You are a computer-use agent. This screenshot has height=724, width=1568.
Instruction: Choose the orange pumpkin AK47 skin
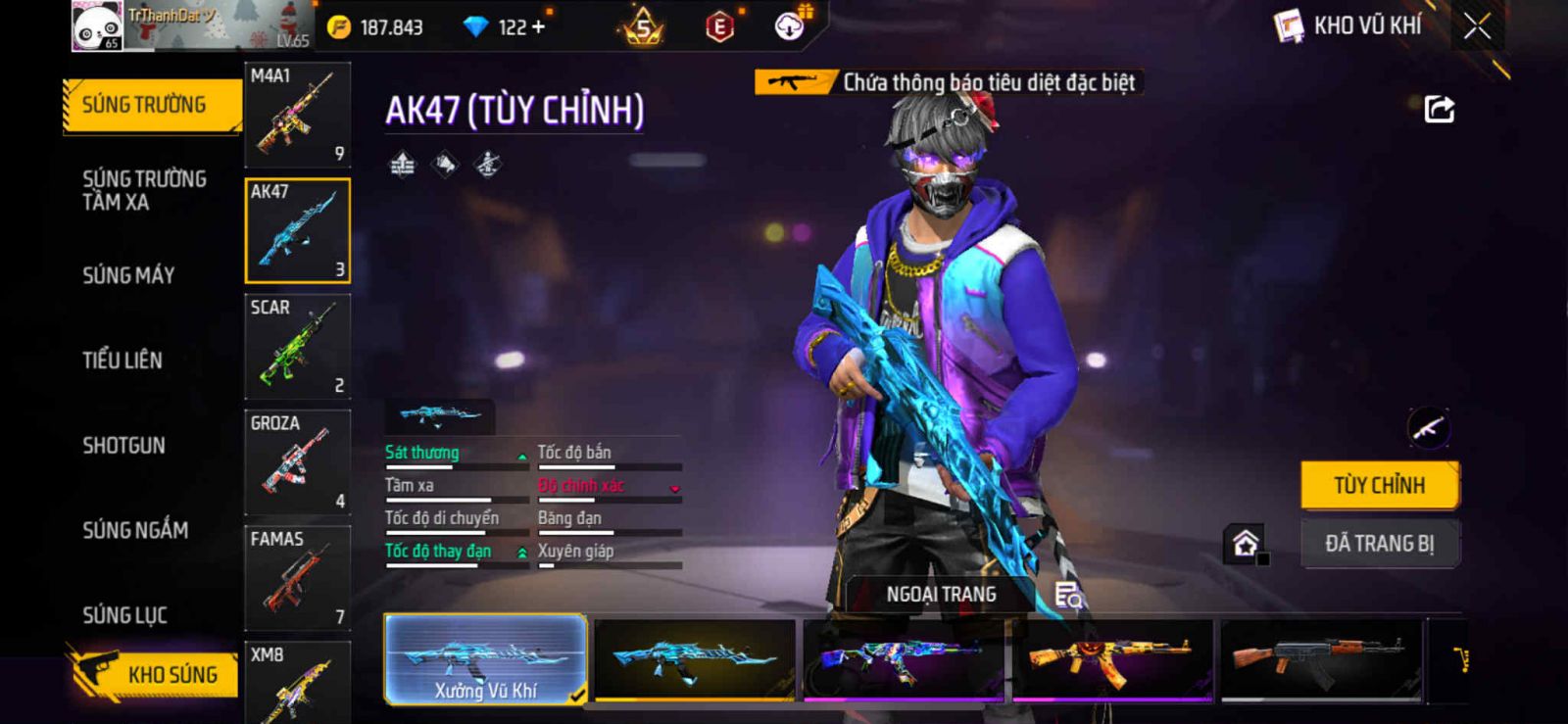coord(1112,659)
